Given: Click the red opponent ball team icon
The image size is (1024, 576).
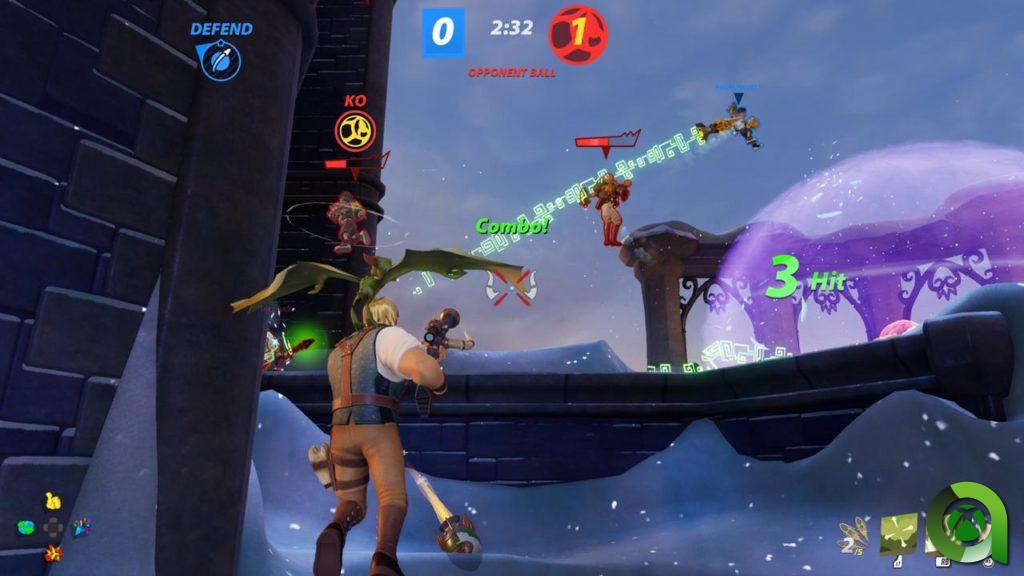Looking at the screenshot, I should tap(578, 34).
